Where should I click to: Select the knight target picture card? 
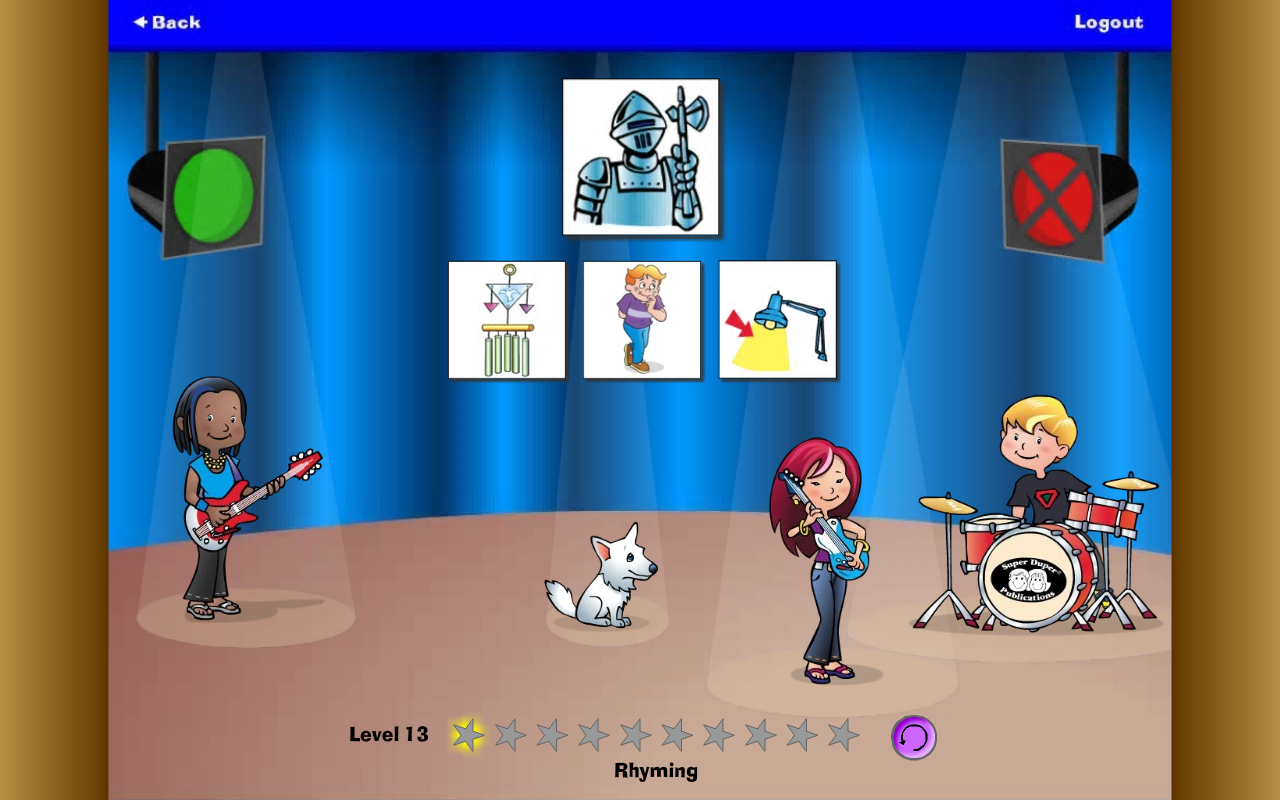pos(640,156)
